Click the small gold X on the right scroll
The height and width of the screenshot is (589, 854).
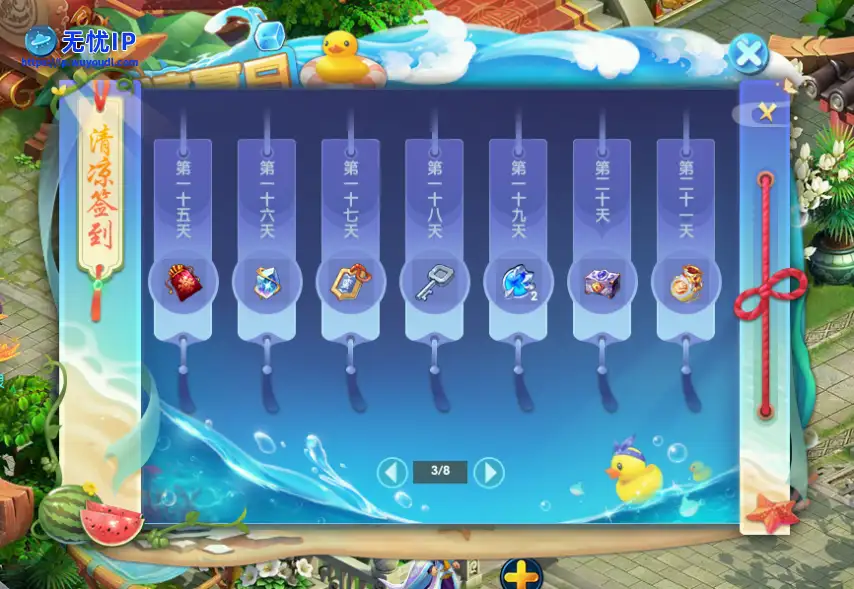point(767,111)
